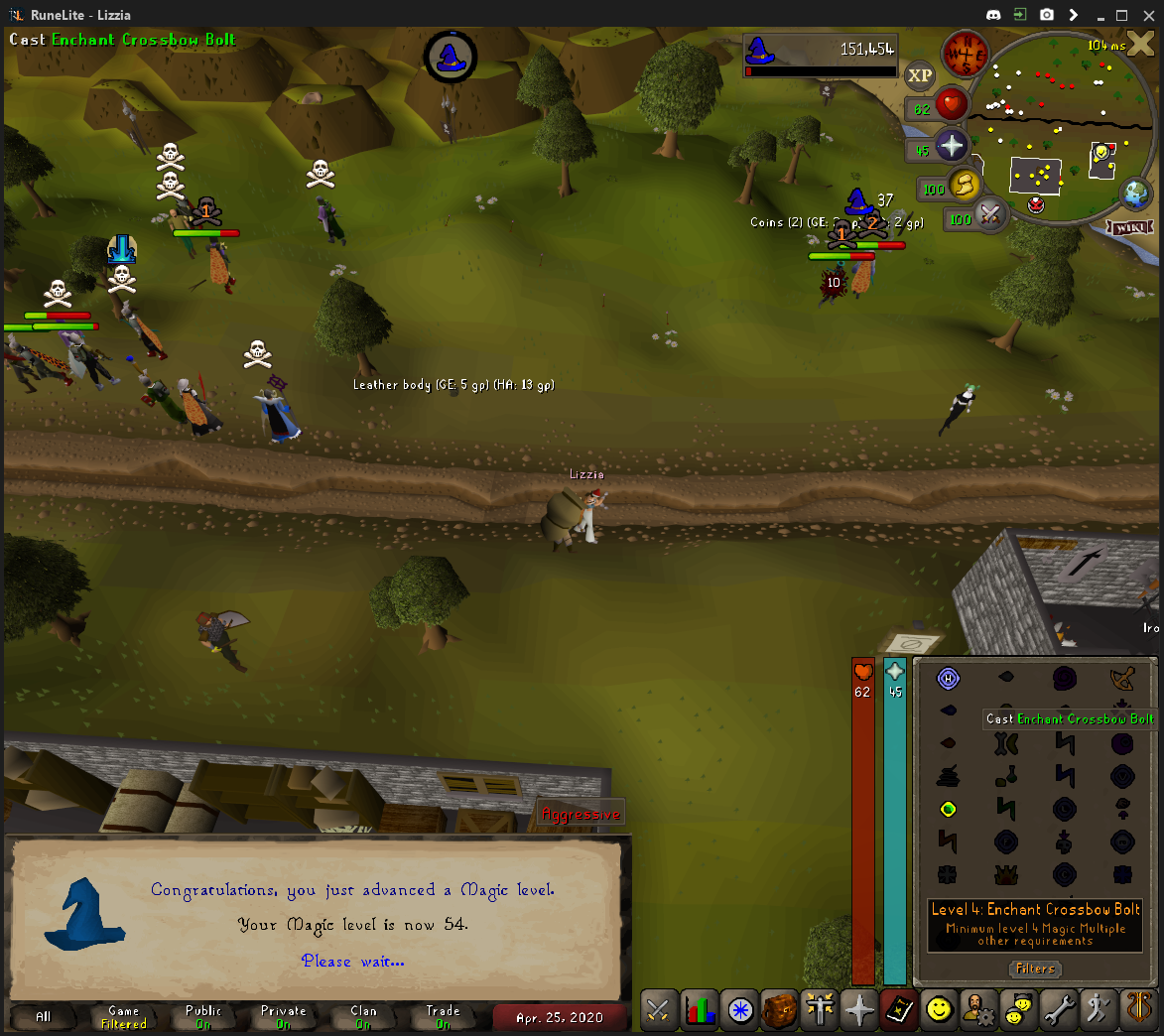Open the Combat Options tab
This screenshot has width=1164, height=1036.
coord(659,1010)
